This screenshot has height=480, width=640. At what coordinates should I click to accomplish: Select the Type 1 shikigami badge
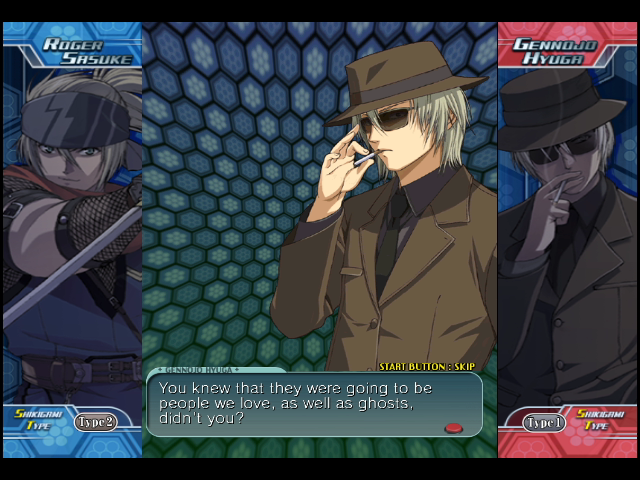545,422
